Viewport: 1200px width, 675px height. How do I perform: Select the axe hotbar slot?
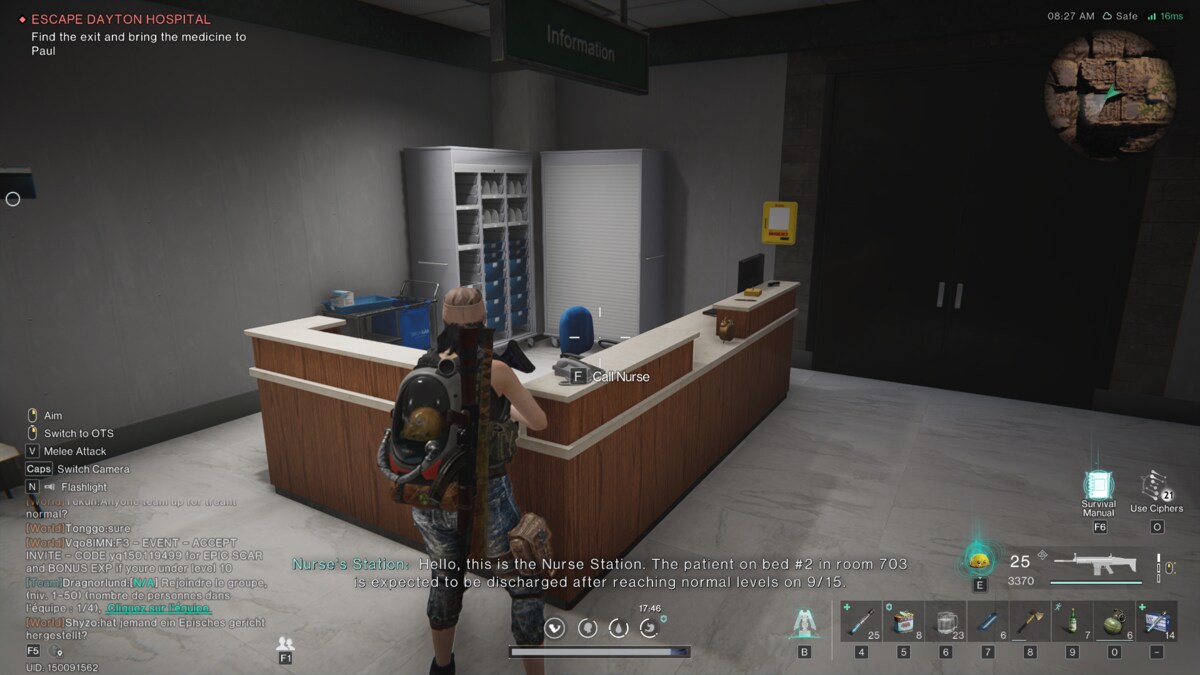(1030, 620)
